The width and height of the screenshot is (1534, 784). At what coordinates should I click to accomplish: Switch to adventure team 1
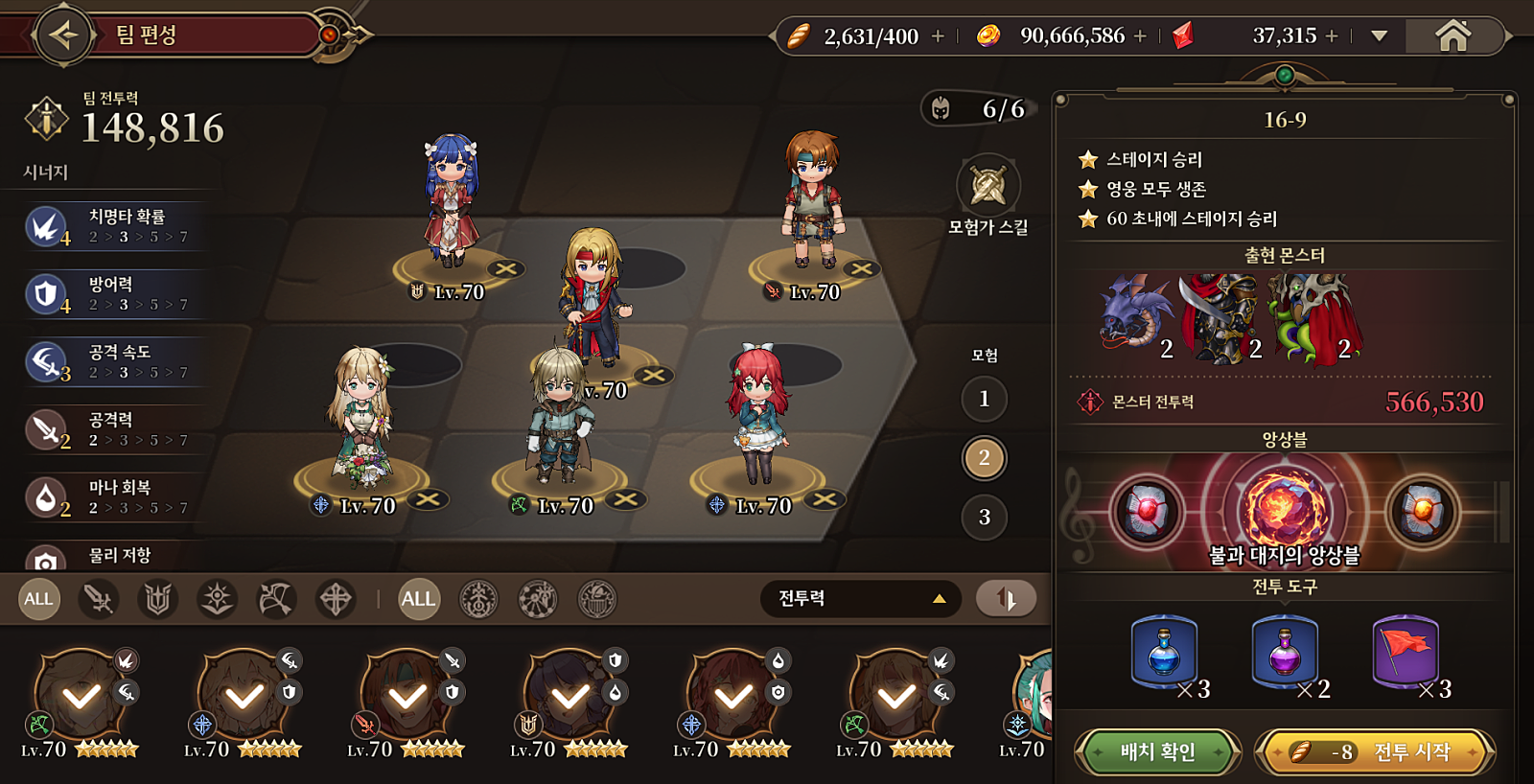pos(984,399)
